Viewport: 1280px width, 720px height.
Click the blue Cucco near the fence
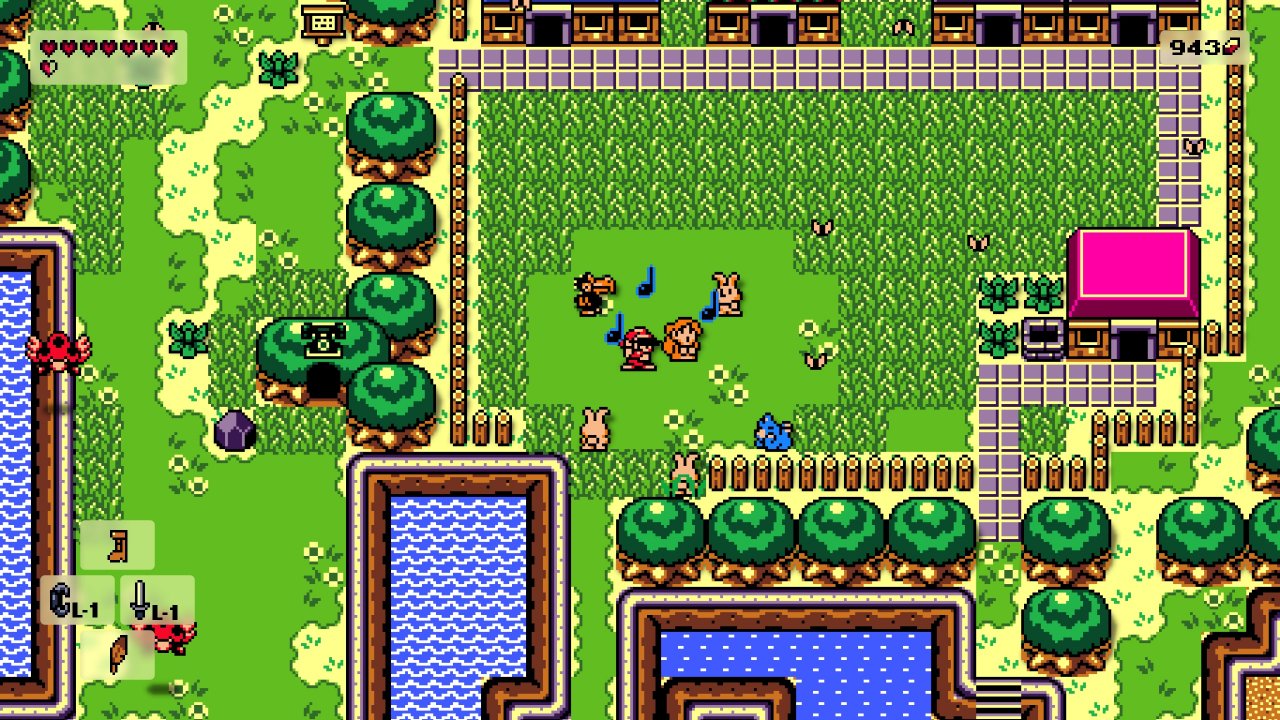click(x=773, y=430)
